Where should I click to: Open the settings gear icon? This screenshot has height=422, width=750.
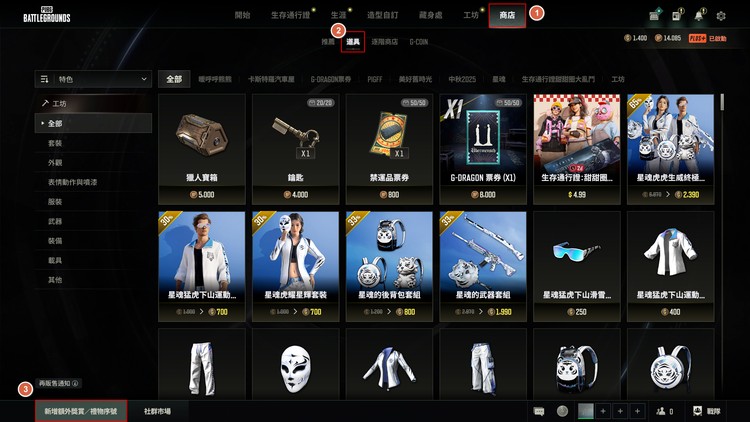tap(721, 16)
